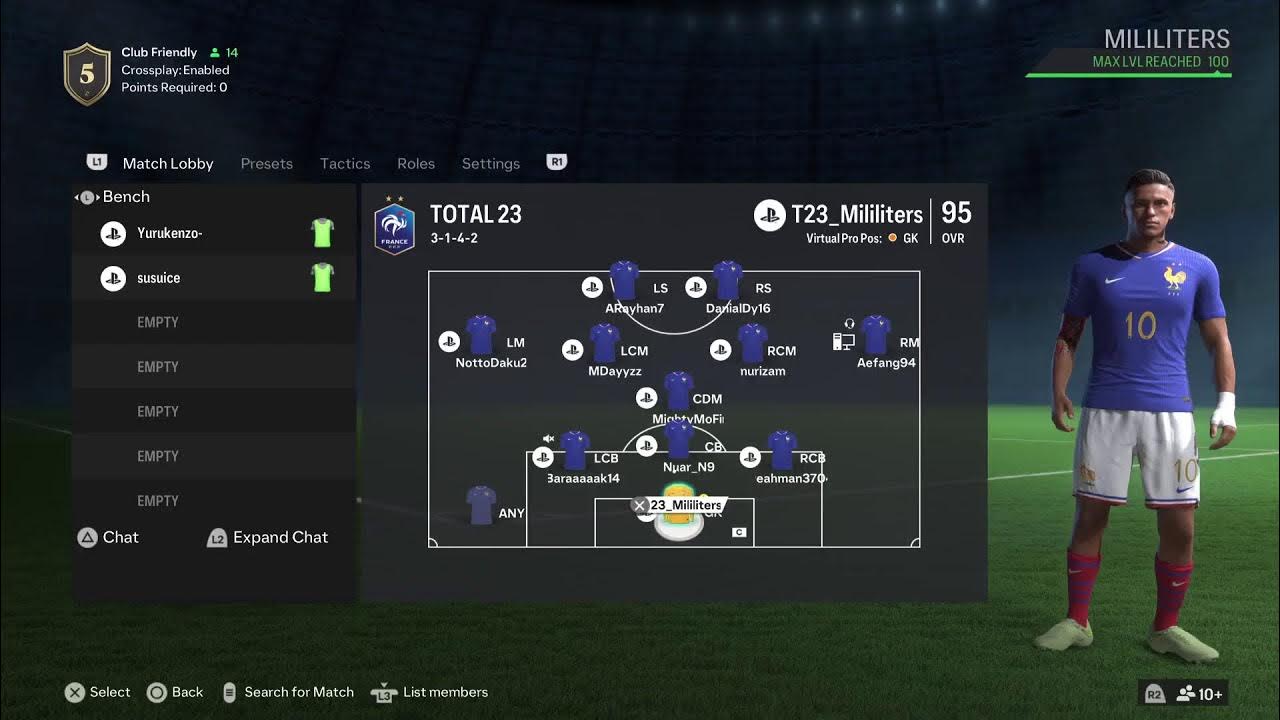
Task: Select the Roles tab
Action: 416,163
